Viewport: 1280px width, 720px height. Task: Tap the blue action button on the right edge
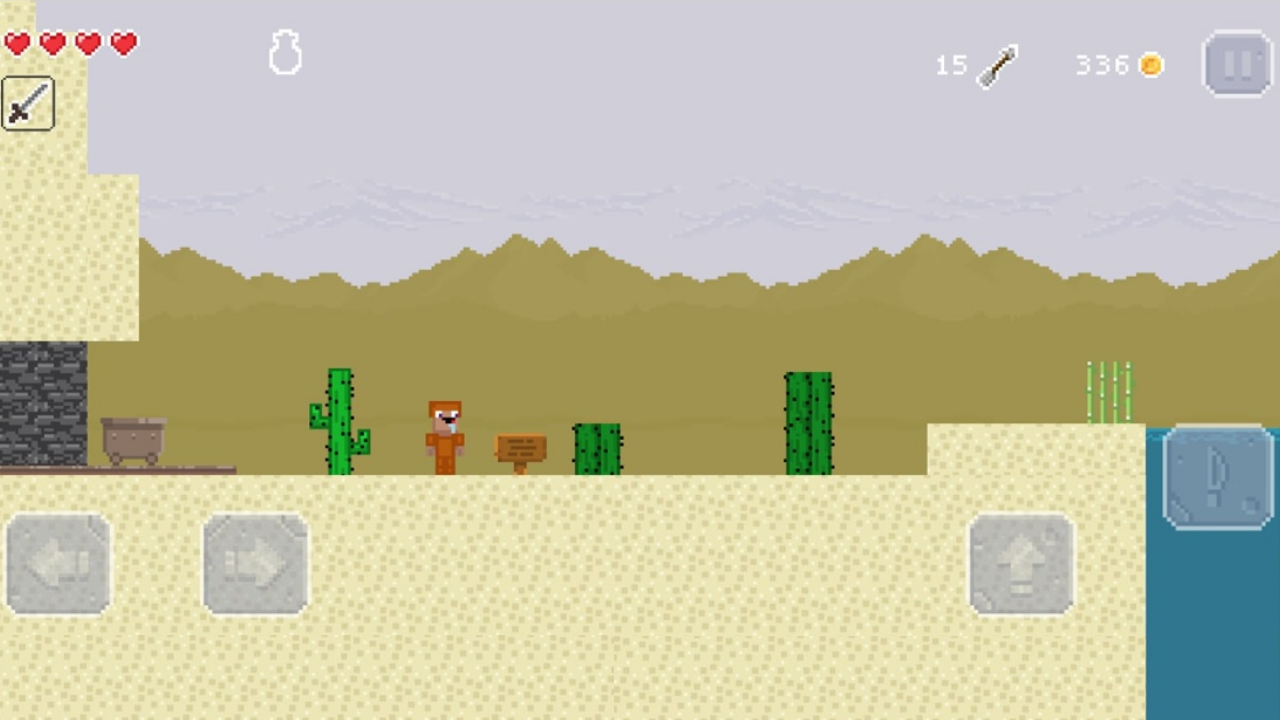pyautogui.click(x=1215, y=478)
